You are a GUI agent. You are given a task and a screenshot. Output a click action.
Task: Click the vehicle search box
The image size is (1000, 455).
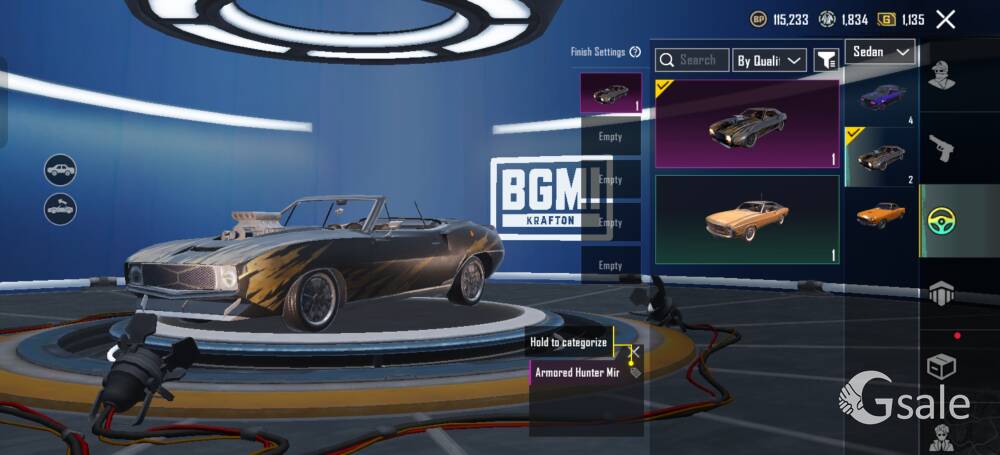coord(692,60)
